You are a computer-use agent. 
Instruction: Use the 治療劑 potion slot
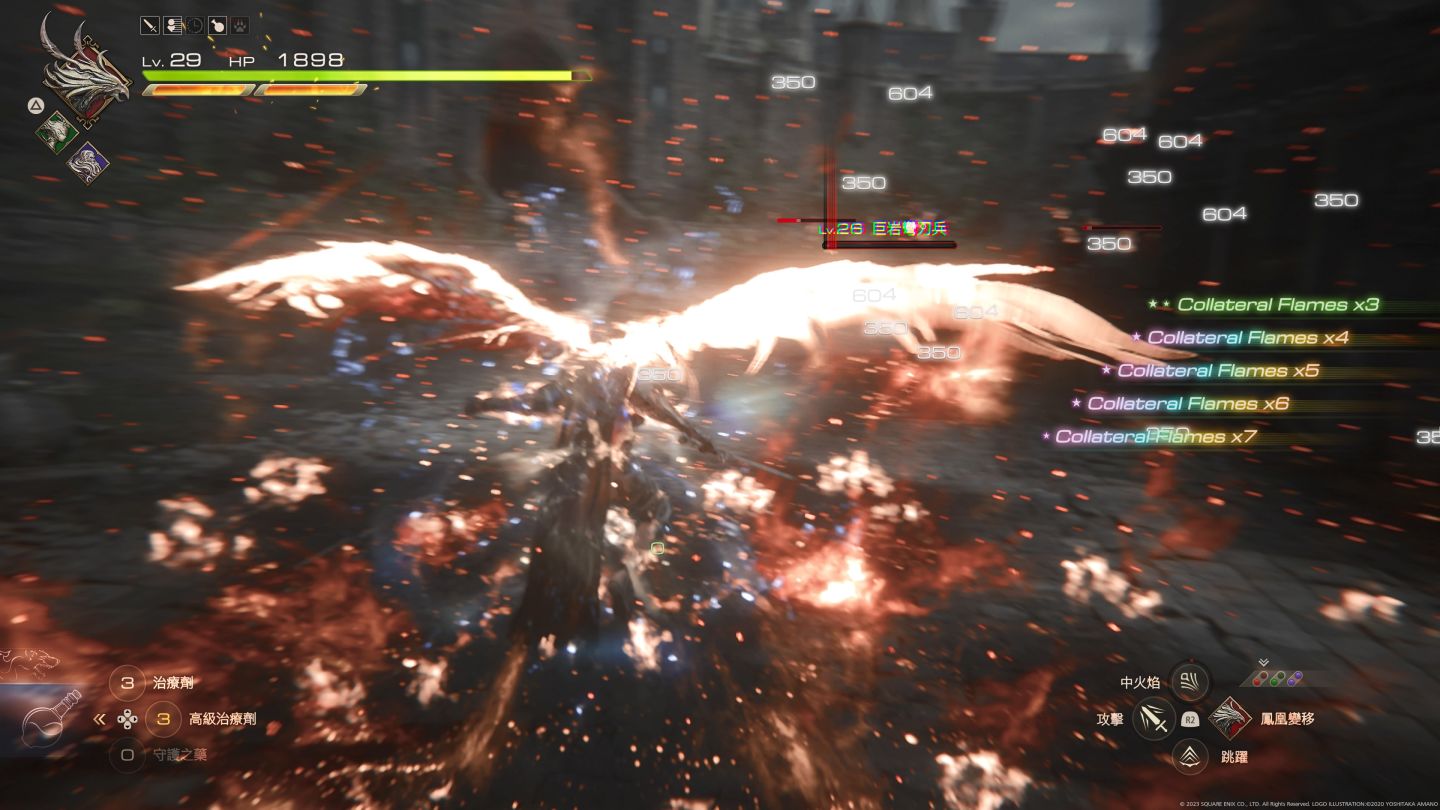pyautogui.click(x=127, y=683)
